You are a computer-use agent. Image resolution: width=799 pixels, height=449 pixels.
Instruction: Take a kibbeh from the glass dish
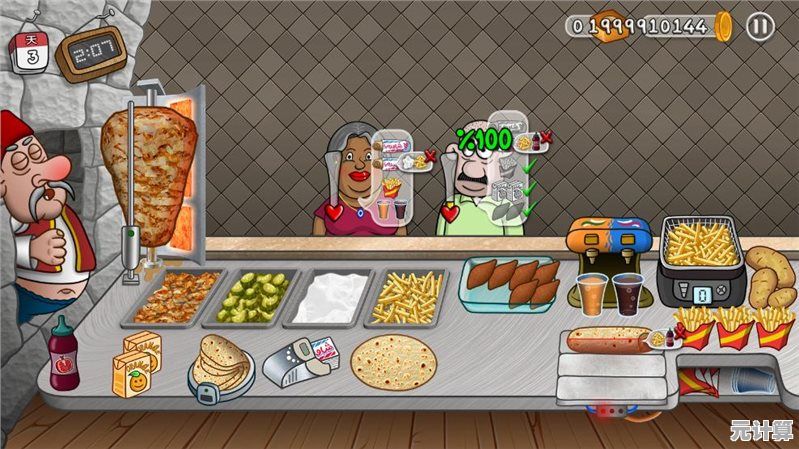pos(511,281)
